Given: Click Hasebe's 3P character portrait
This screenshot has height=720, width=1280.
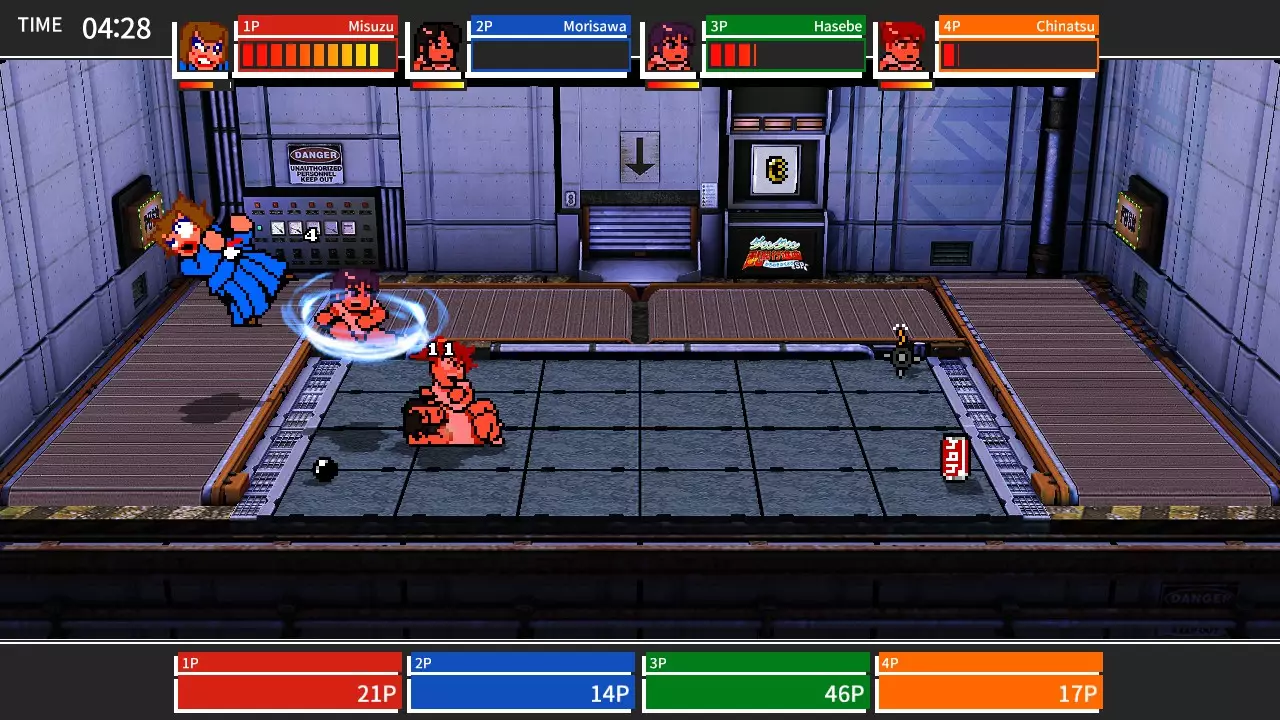Looking at the screenshot, I should click(x=672, y=45).
